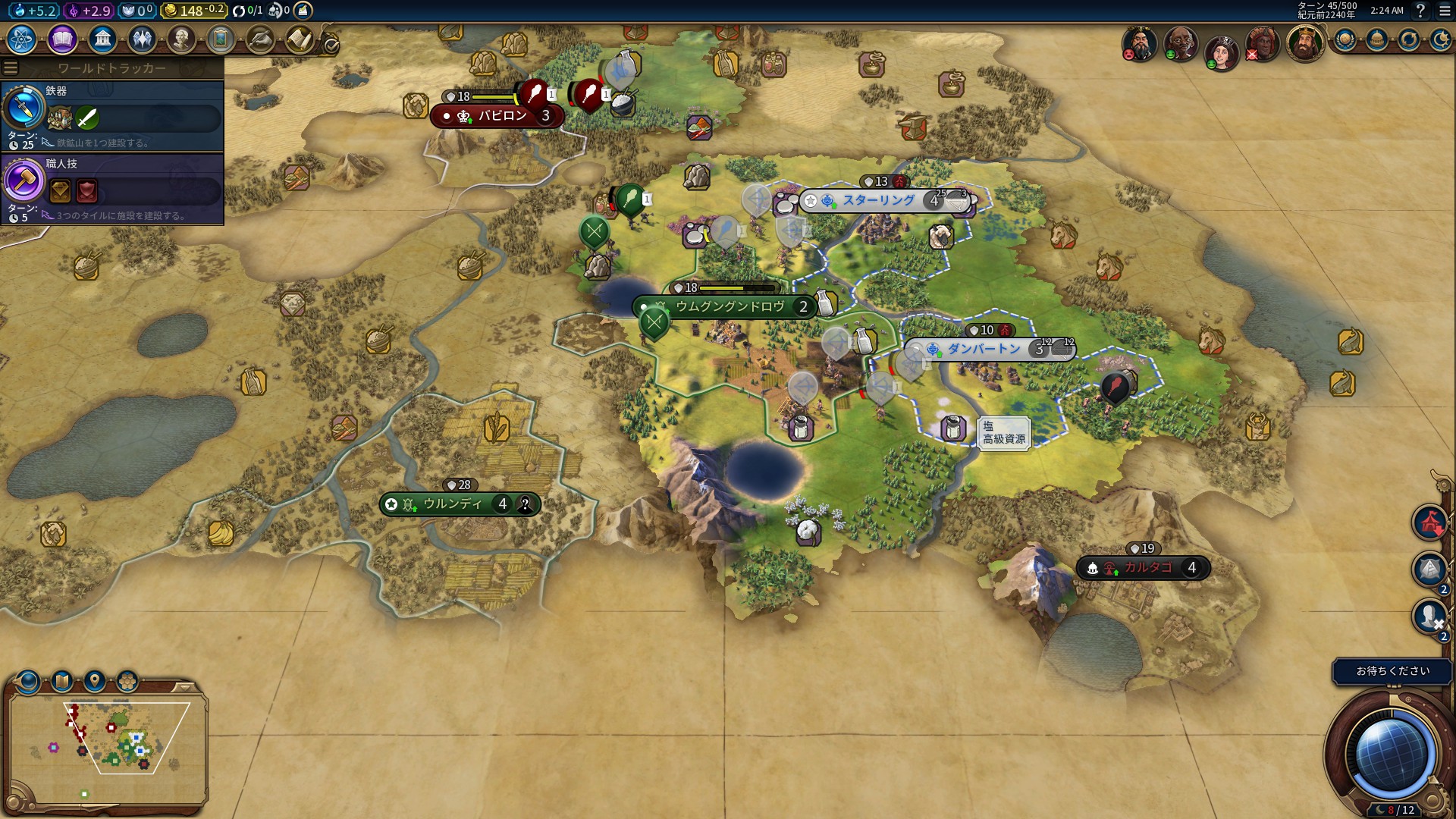Open the World Rankings panel

pos(1345,40)
